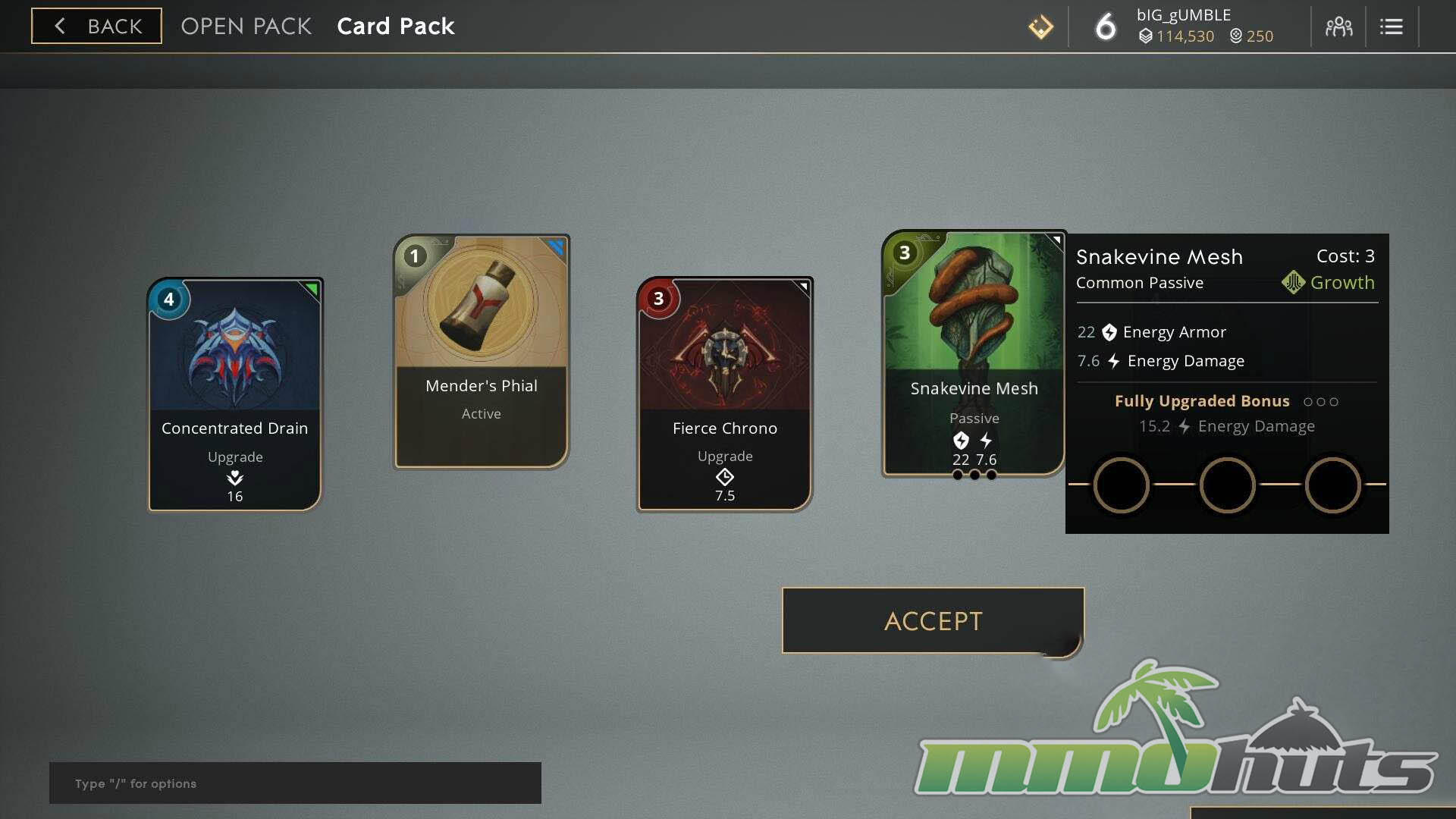1456x819 pixels.
Task: Open the hamburger list menu
Action: click(x=1391, y=27)
